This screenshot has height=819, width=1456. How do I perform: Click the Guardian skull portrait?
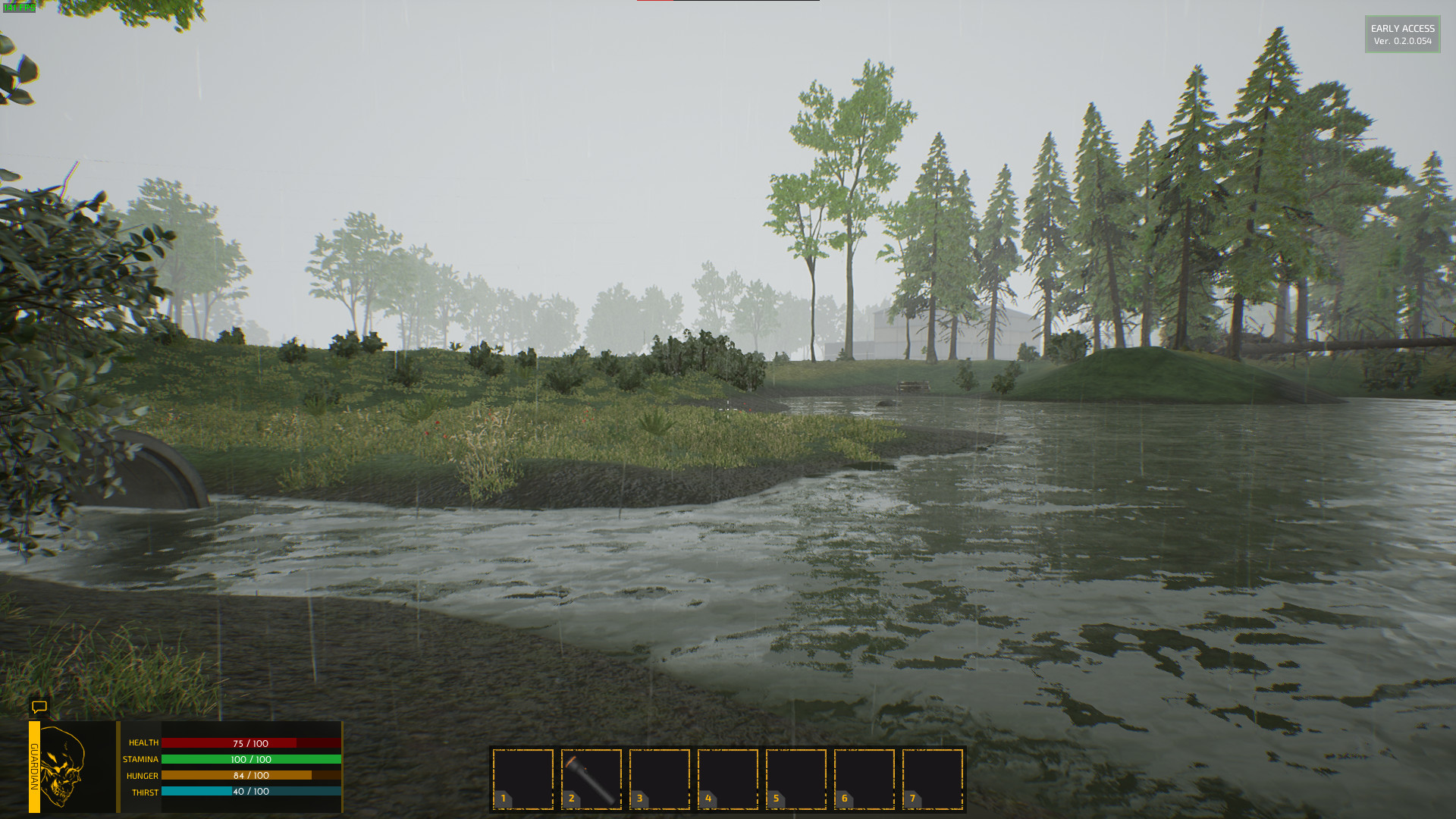point(64,767)
